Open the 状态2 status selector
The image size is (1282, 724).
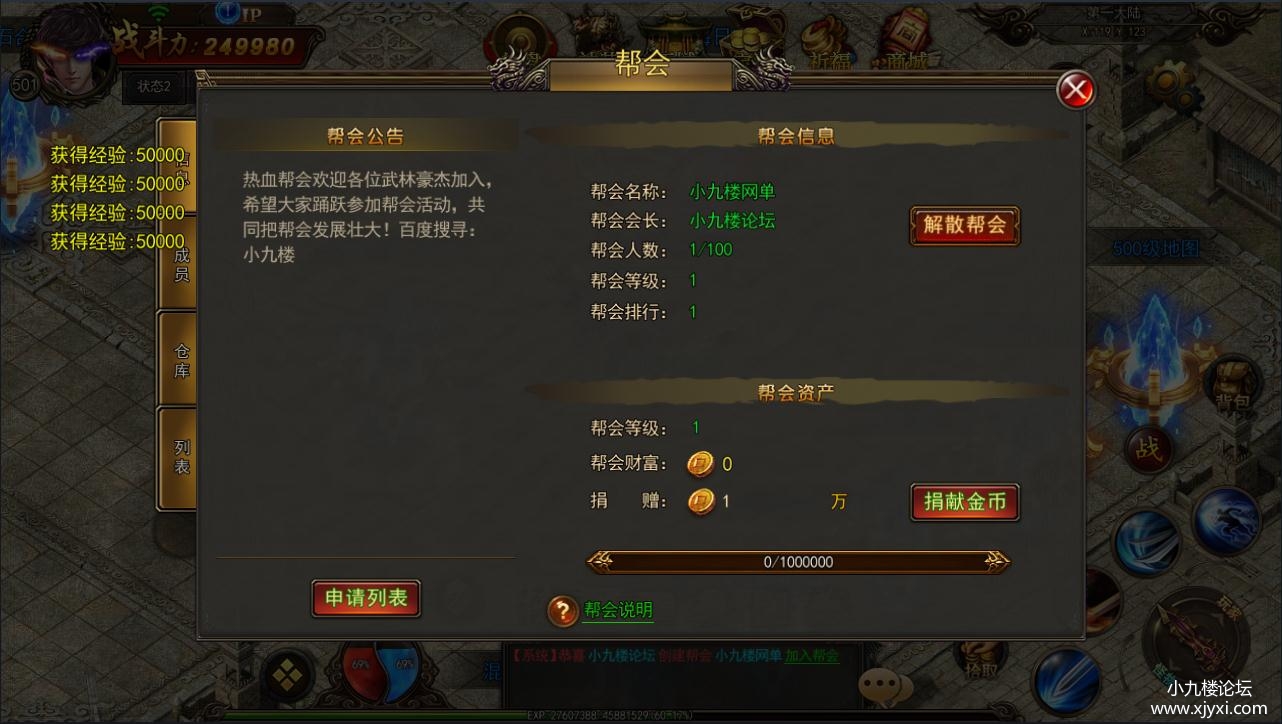coord(154,87)
